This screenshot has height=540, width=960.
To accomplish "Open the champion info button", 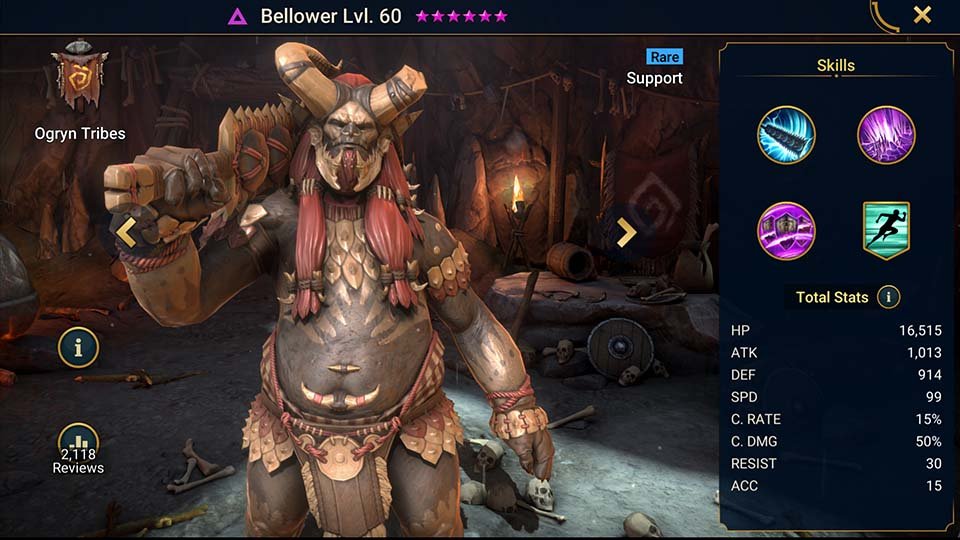I will (x=78, y=347).
